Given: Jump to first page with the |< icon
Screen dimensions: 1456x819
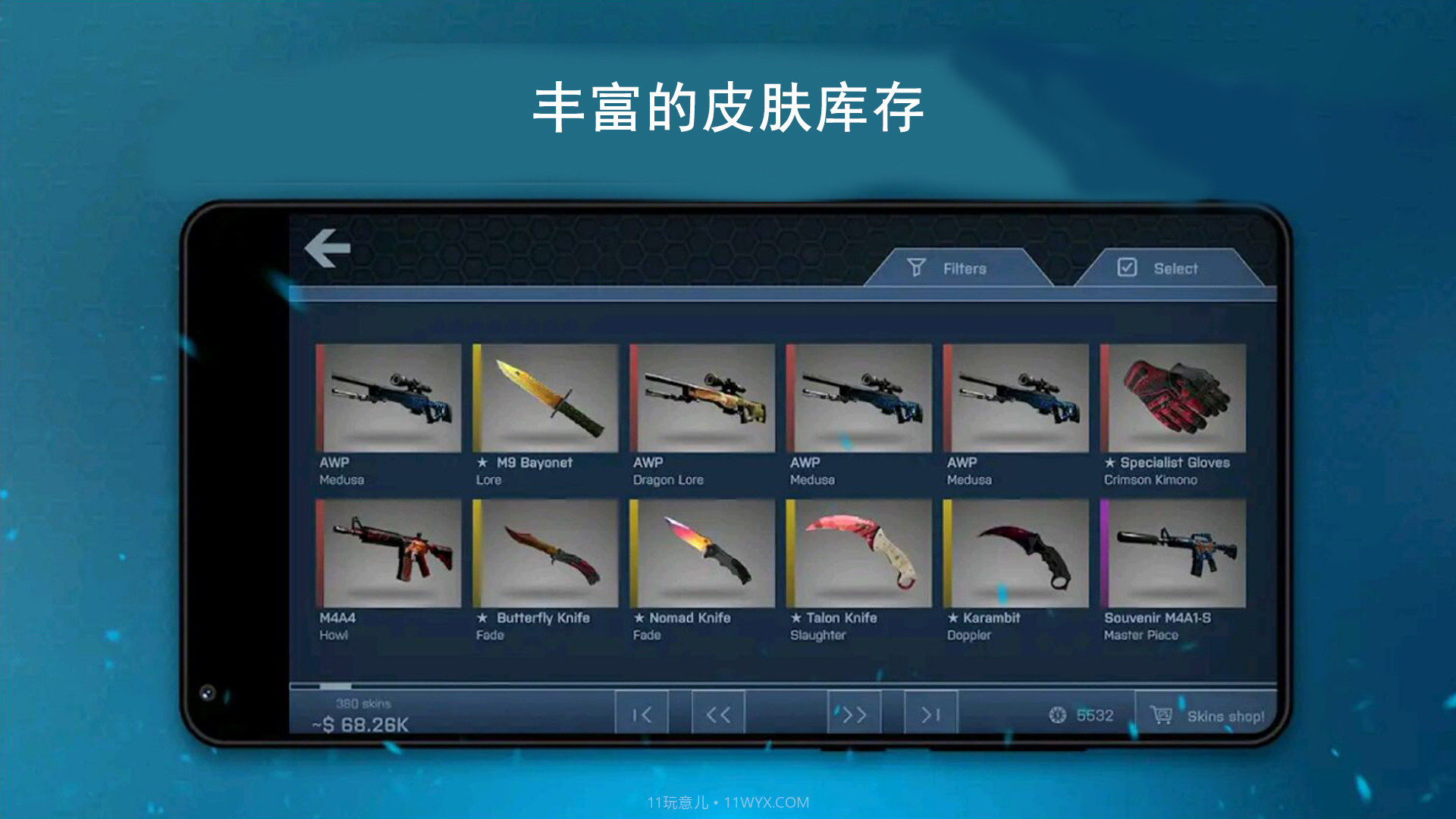Looking at the screenshot, I should 641,714.
